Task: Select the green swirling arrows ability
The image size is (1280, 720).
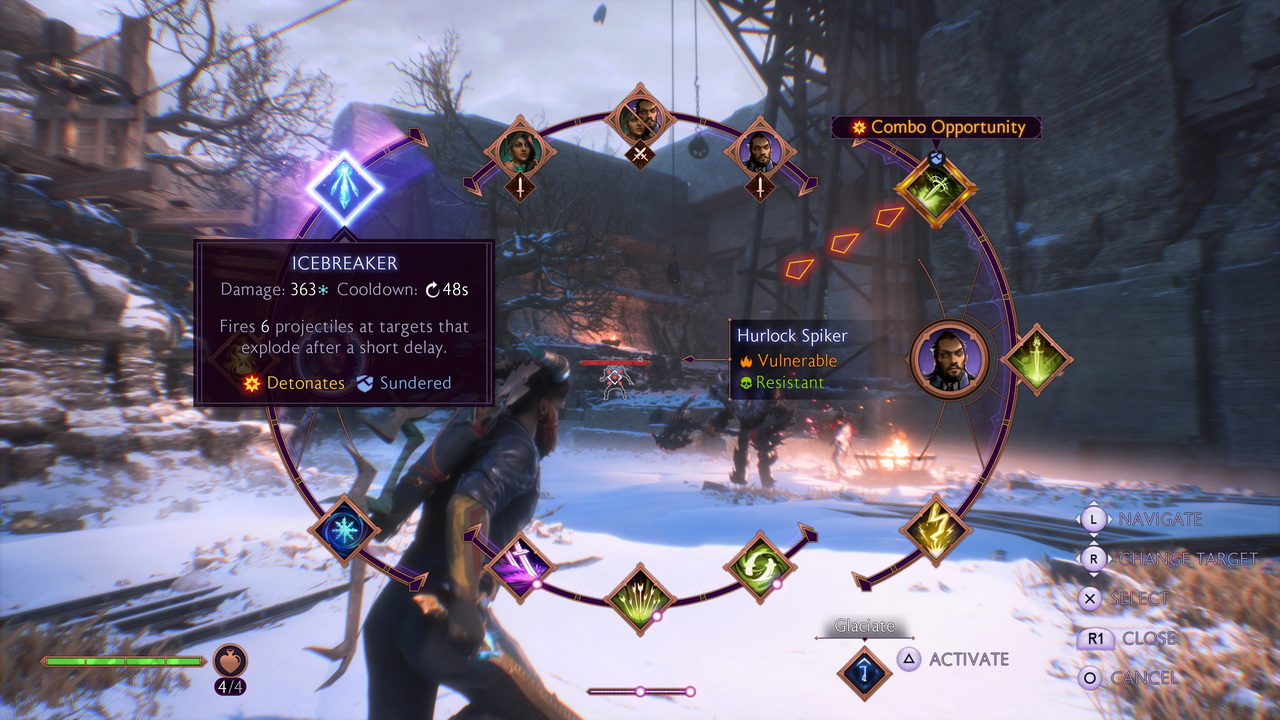Action: [x=760, y=567]
